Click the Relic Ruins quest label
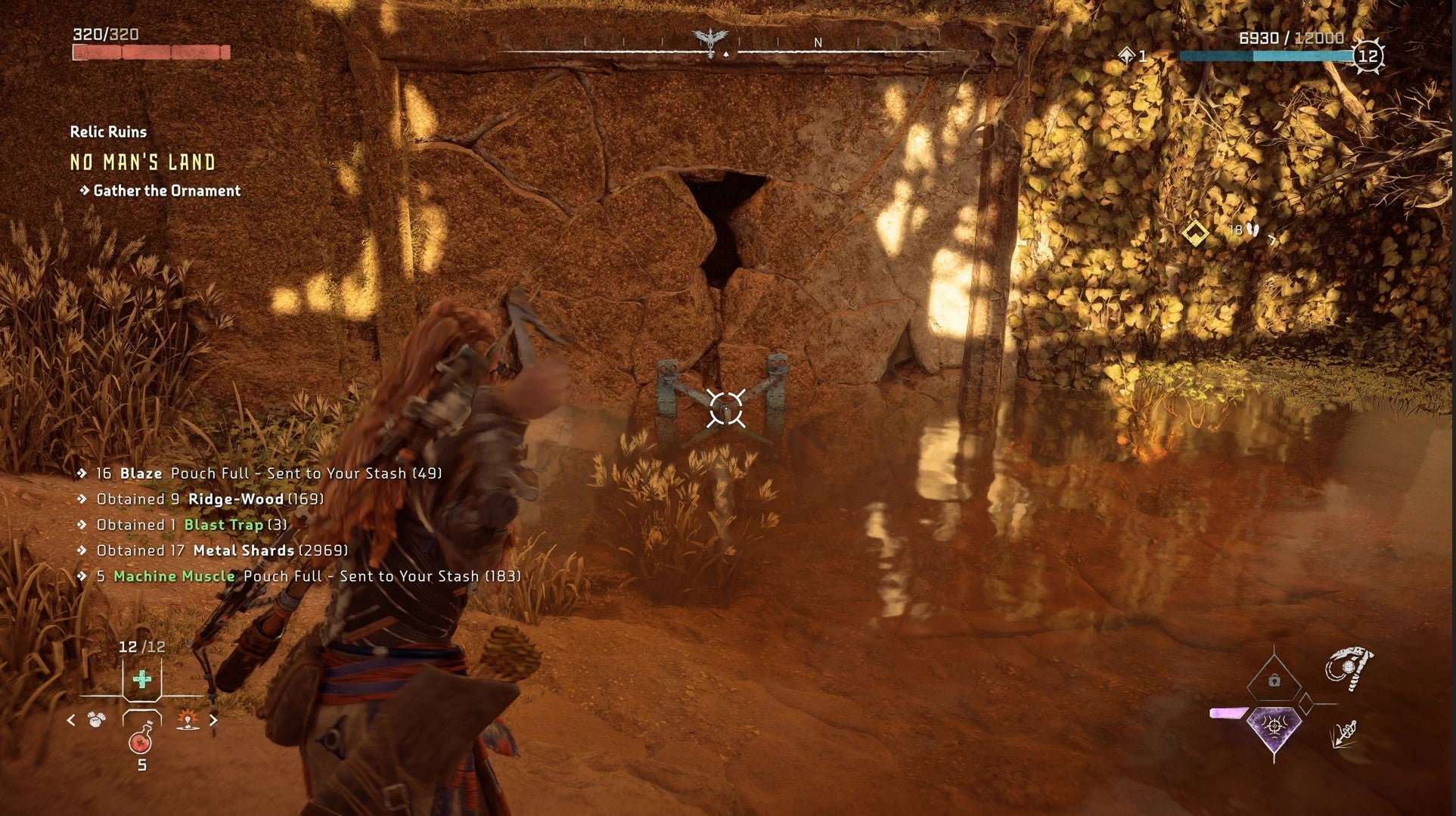 click(108, 131)
